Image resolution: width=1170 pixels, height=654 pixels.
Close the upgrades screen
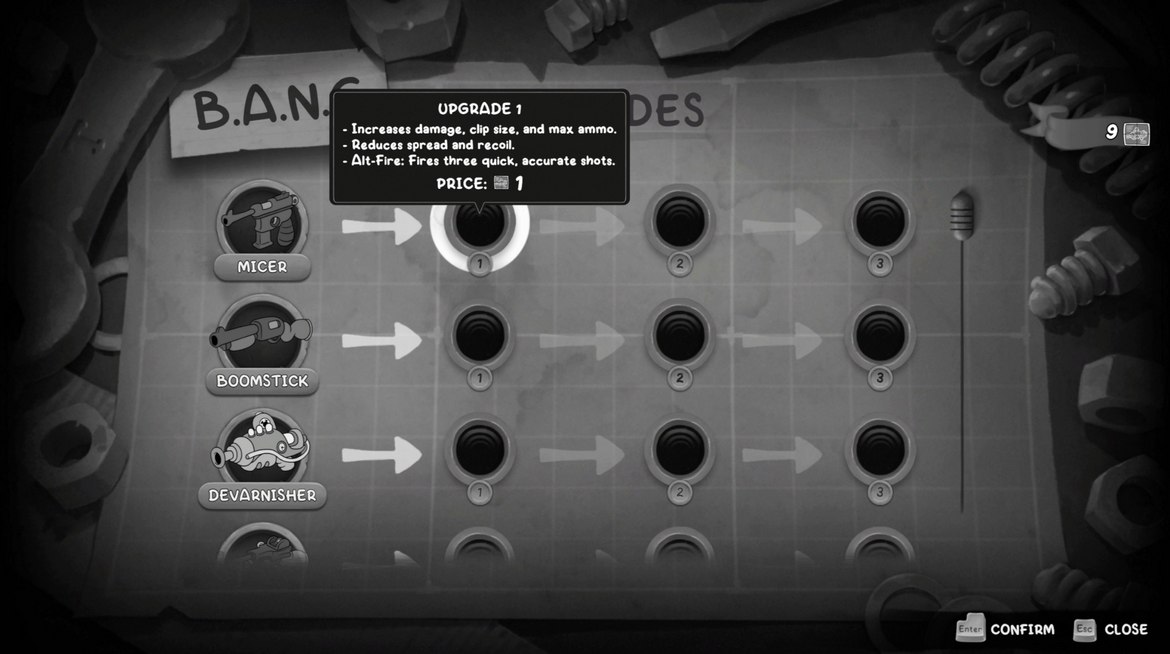point(1111,629)
